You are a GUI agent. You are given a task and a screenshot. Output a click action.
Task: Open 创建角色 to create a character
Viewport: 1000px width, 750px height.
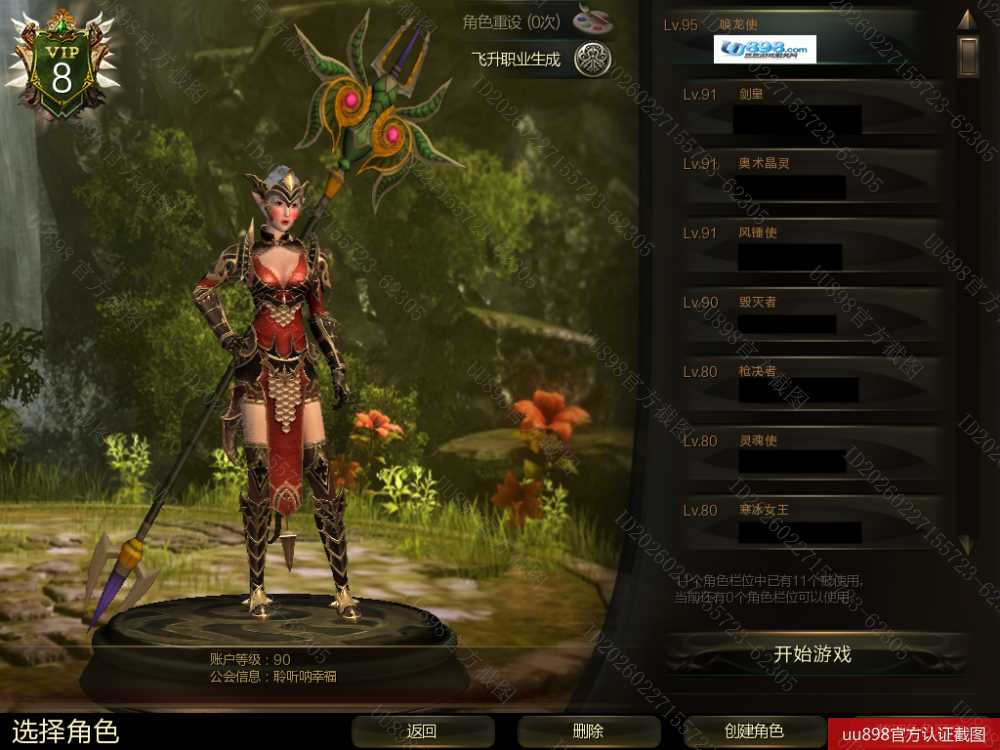coord(754,731)
